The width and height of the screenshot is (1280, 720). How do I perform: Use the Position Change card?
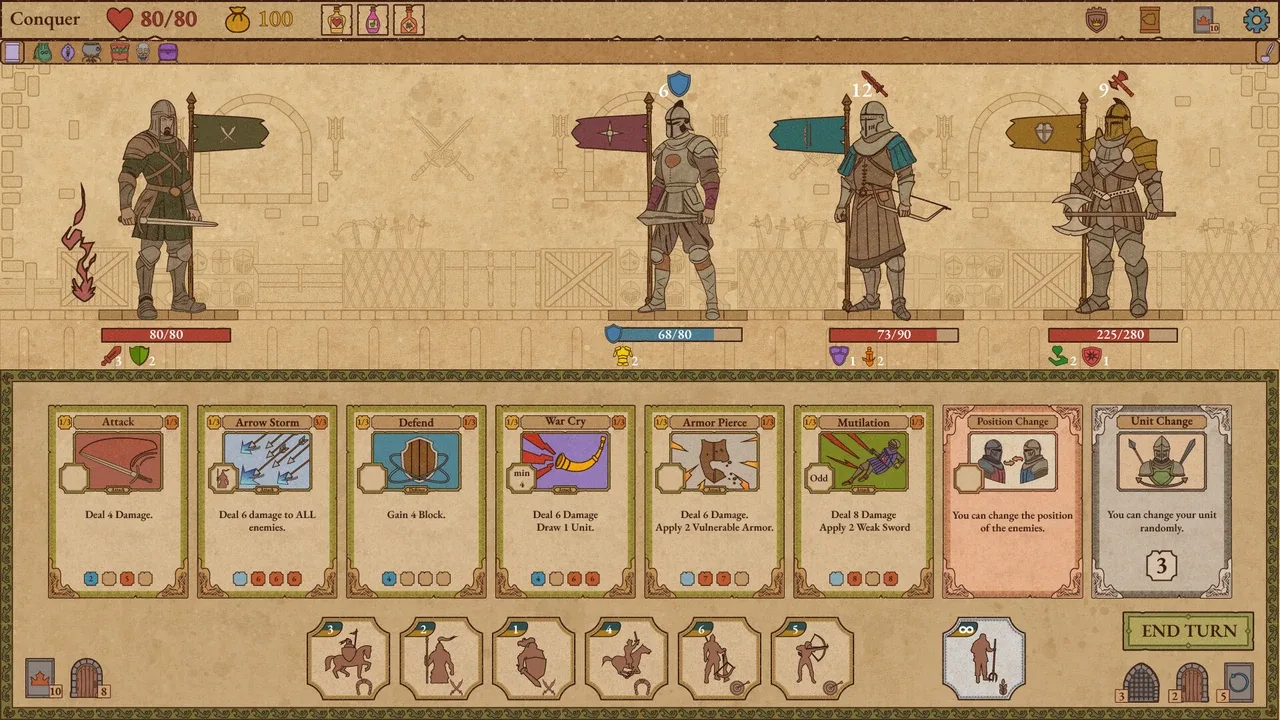coord(1012,501)
